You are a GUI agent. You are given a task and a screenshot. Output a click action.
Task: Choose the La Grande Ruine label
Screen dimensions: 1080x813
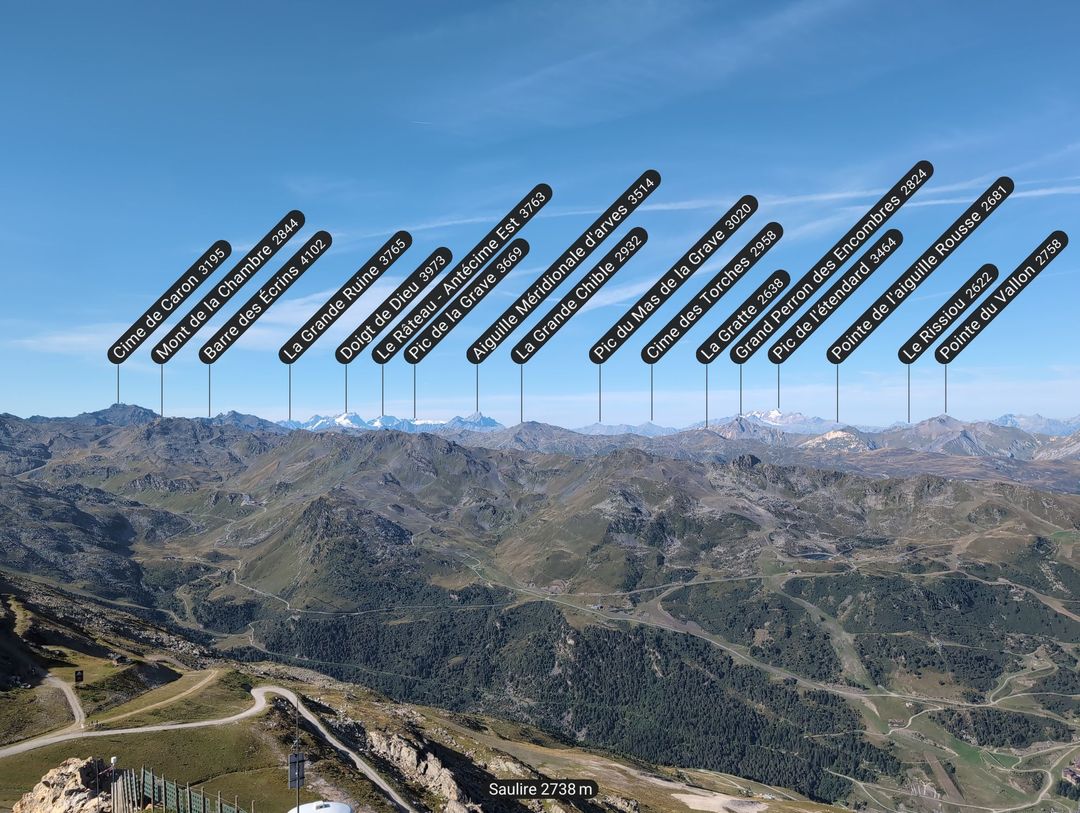[345, 297]
